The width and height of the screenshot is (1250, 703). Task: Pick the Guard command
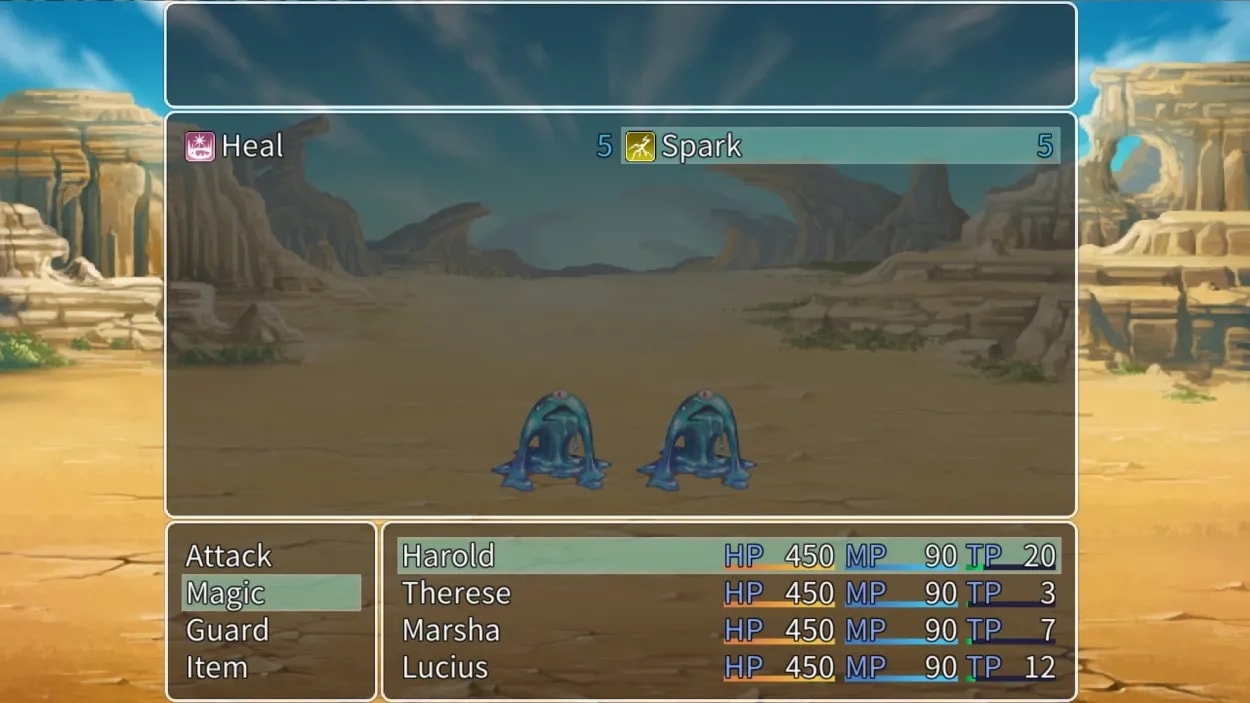(227, 630)
